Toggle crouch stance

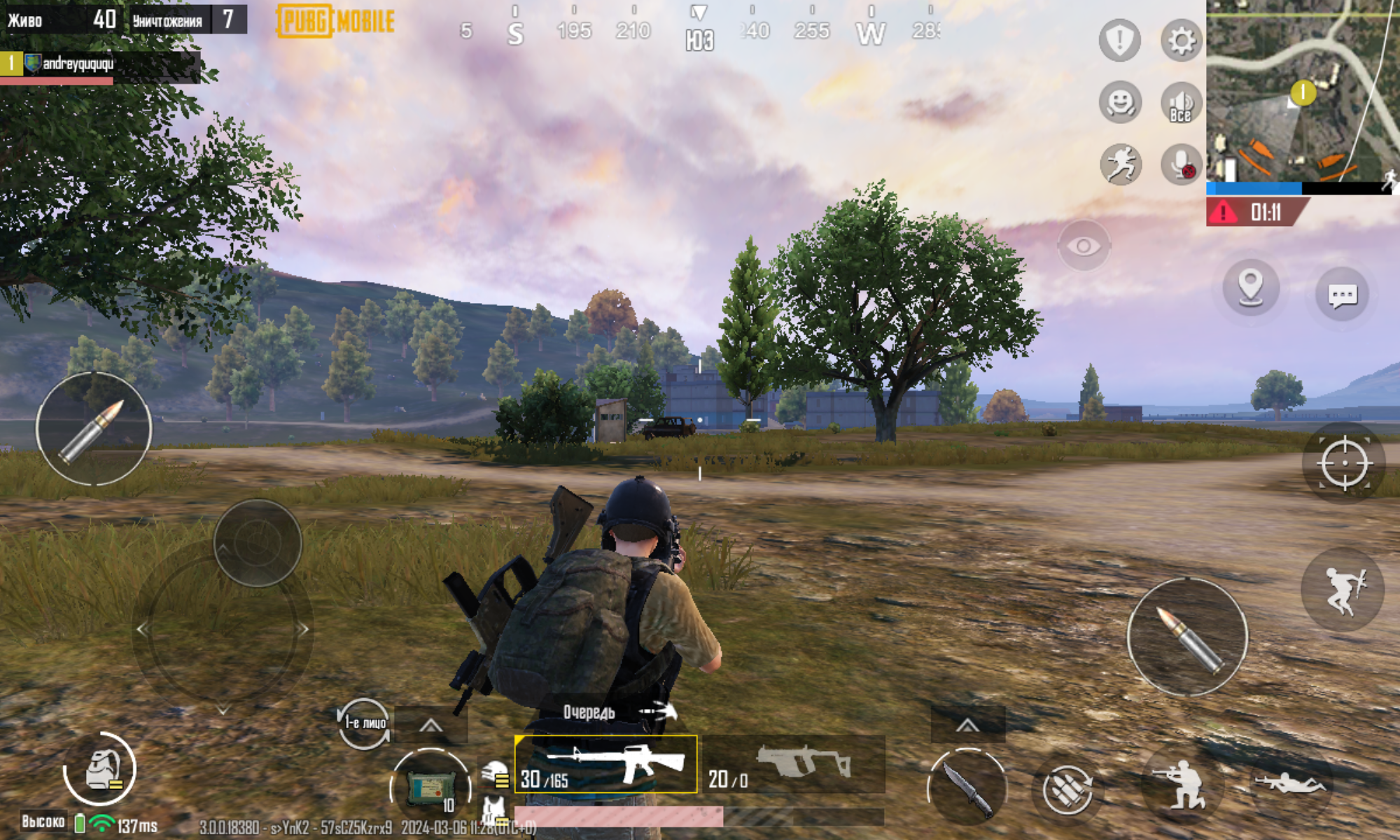[x=1182, y=784]
